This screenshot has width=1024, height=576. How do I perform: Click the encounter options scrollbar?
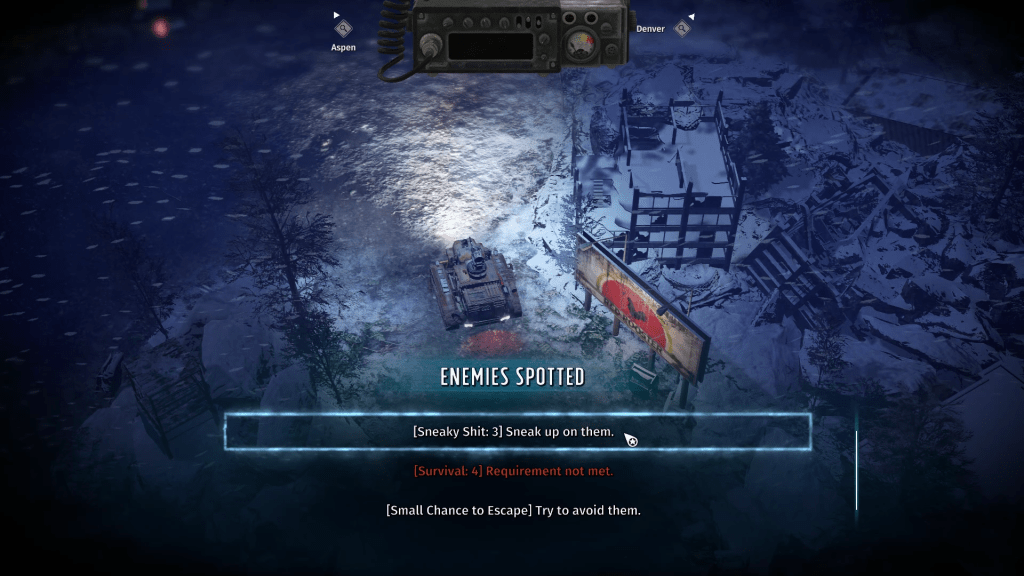tap(856, 470)
